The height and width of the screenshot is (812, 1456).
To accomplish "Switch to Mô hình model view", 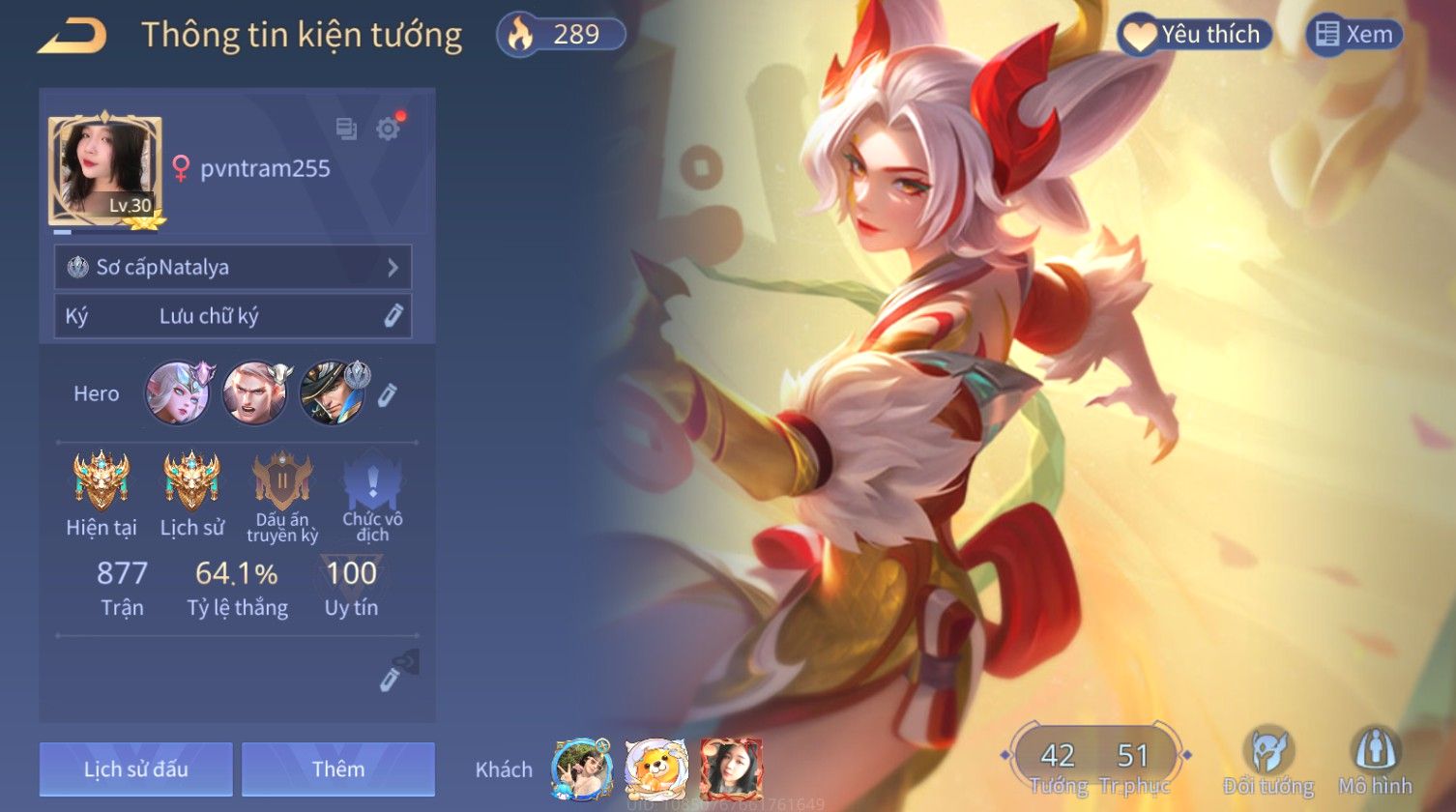I will point(1375,761).
